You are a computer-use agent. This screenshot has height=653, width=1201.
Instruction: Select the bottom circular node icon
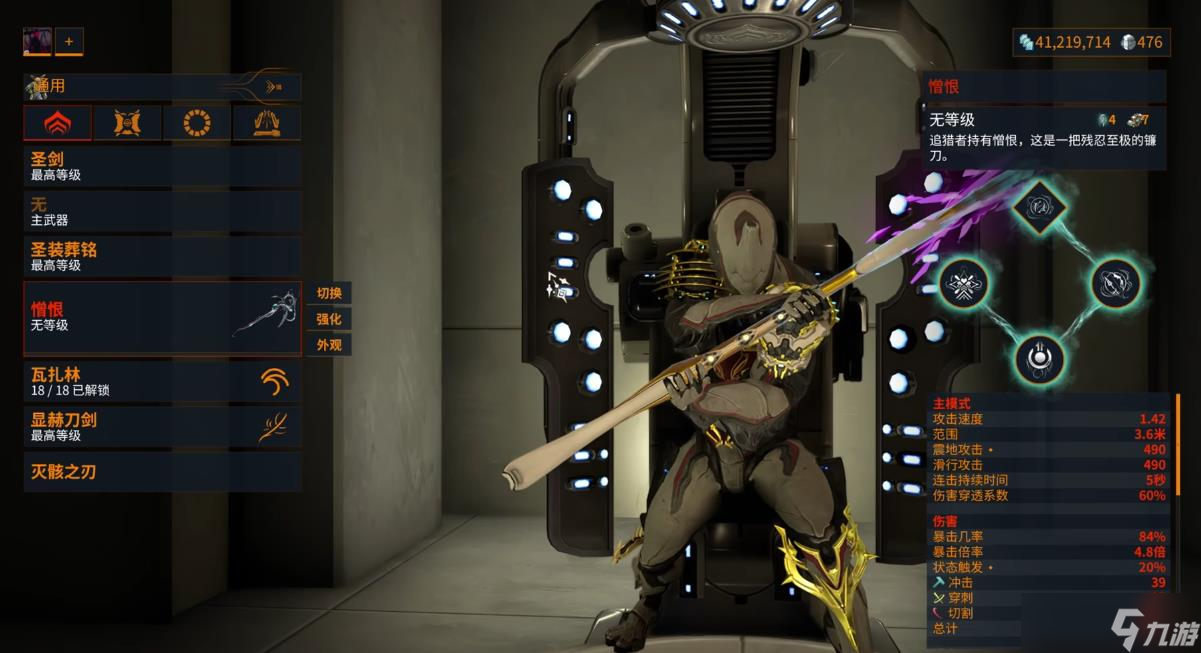(1038, 357)
